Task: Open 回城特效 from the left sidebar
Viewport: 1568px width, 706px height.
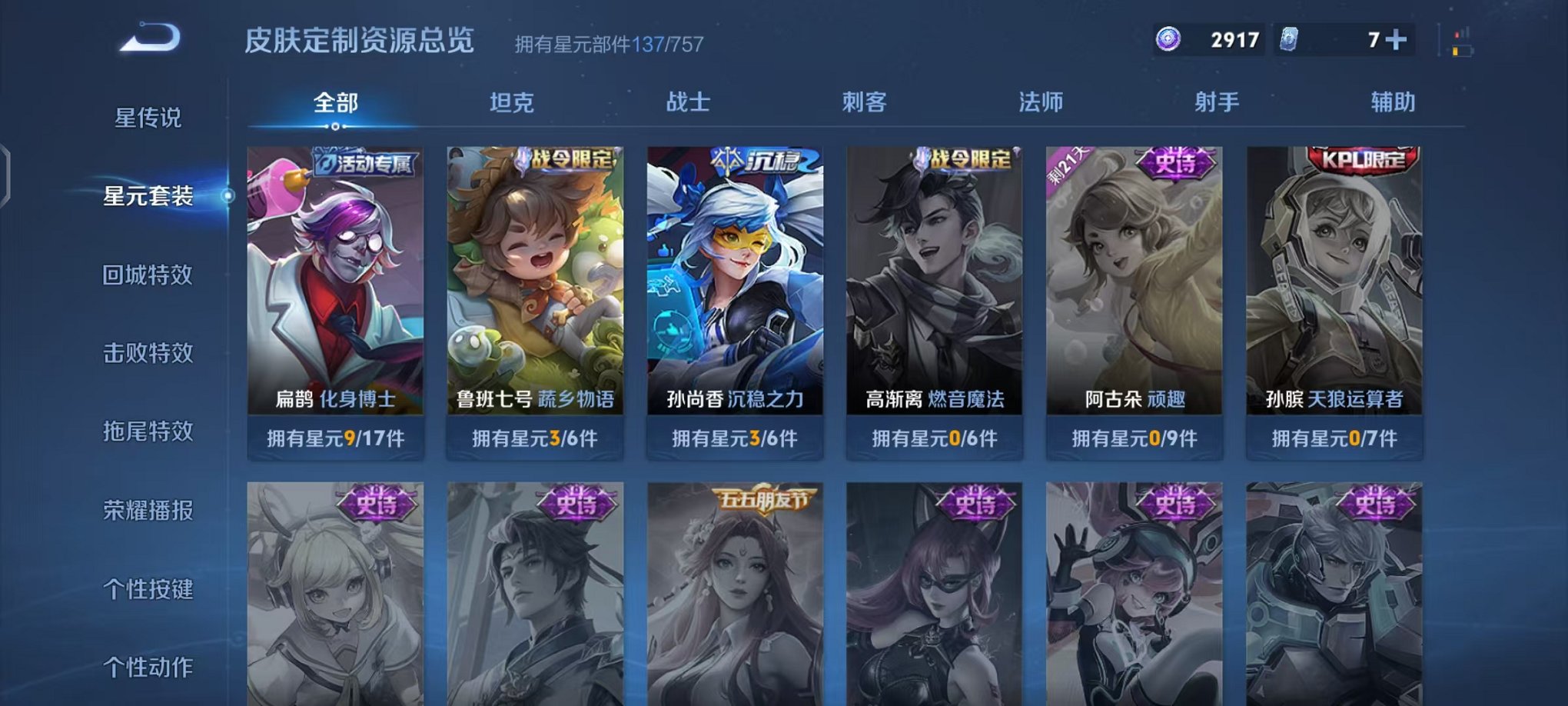Action: [x=148, y=275]
